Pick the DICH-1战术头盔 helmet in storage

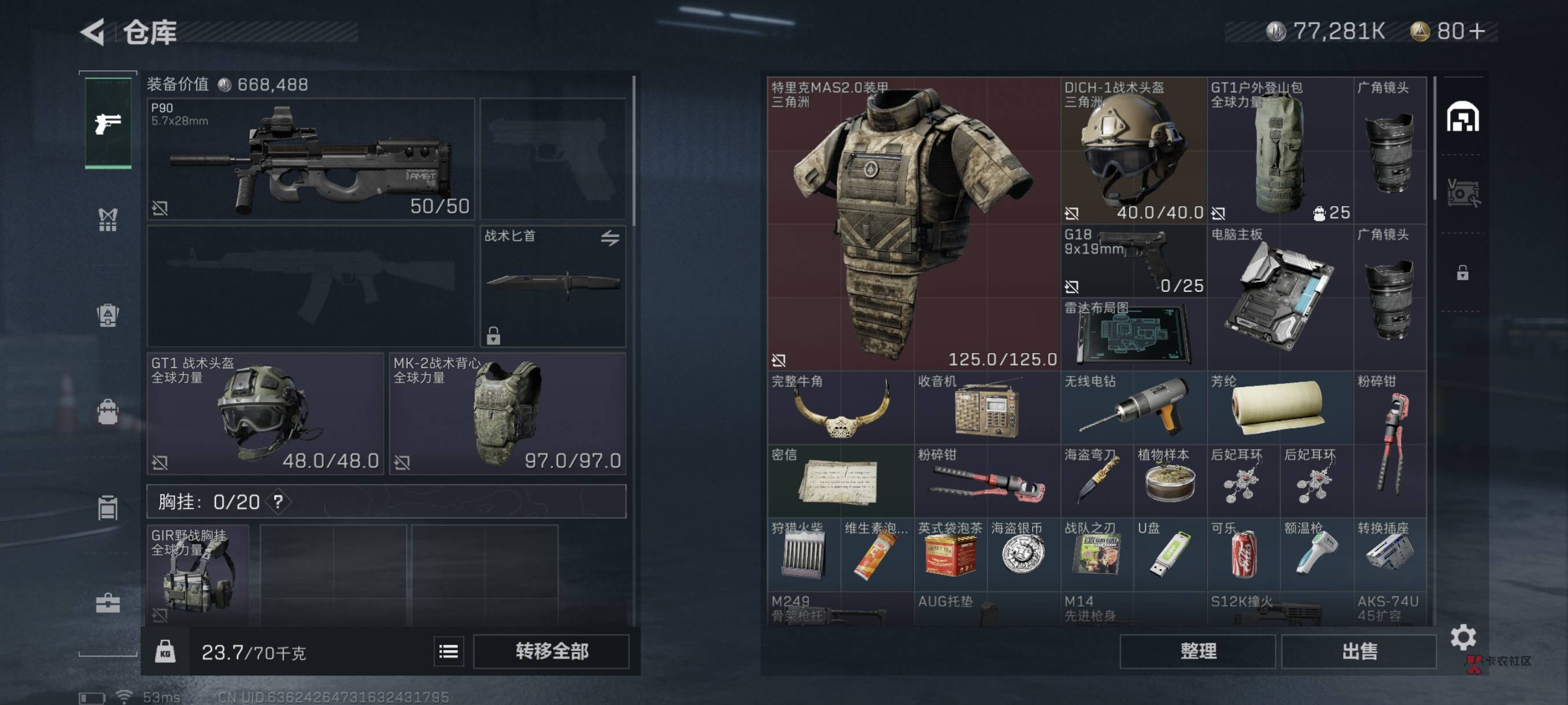pyautogui.click(x=1133, y=150)
